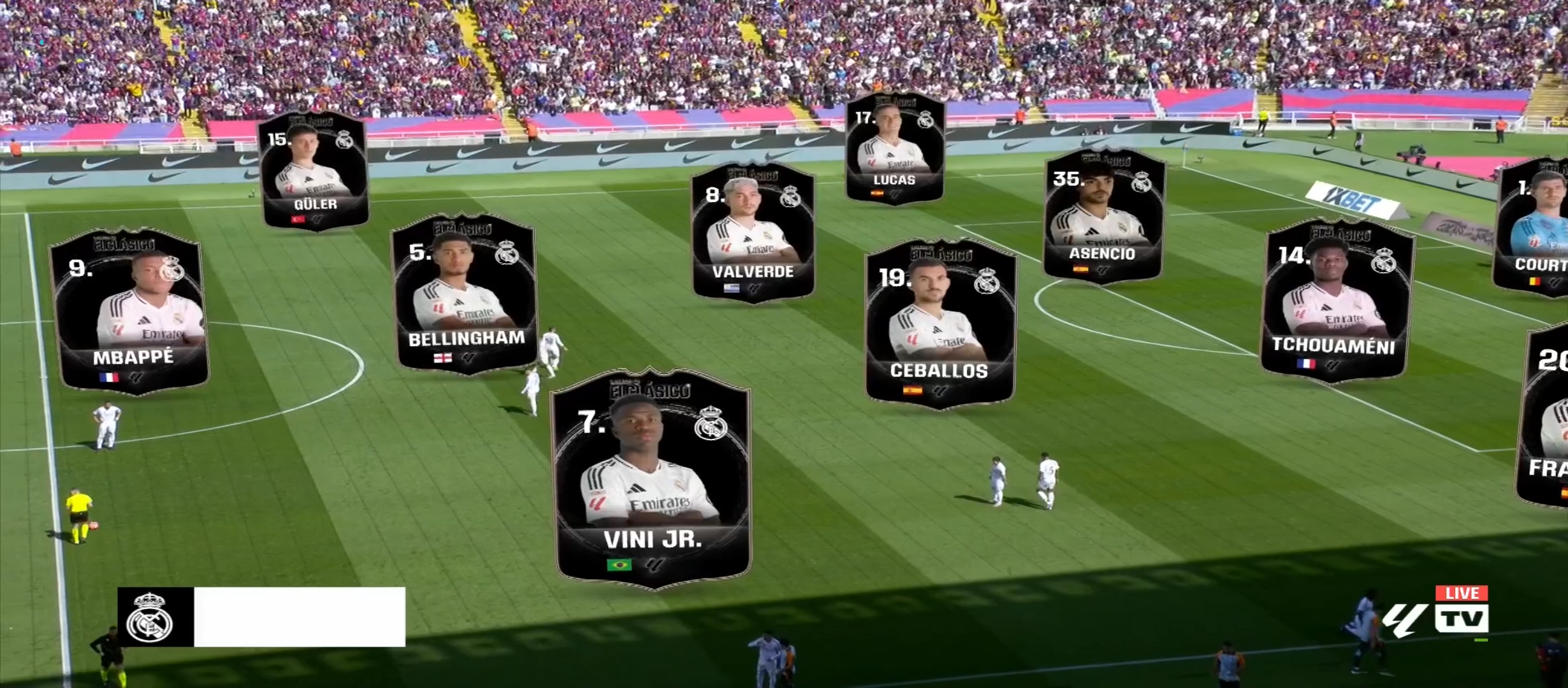Choose Güler's number 15 card
Viewport: 1568px width, 688px height.
pos(314,171)
